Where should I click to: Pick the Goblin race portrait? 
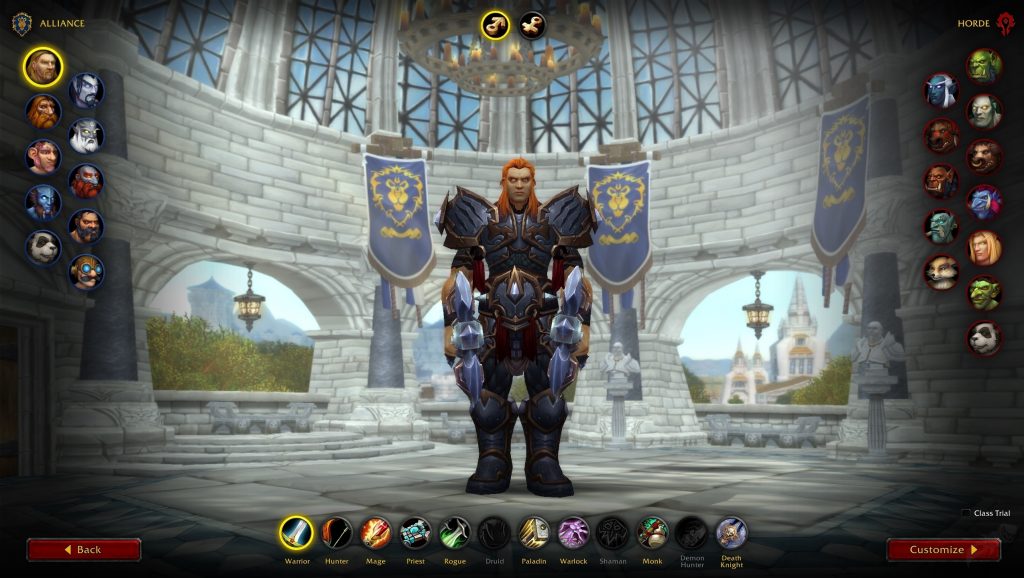point(984,292)
